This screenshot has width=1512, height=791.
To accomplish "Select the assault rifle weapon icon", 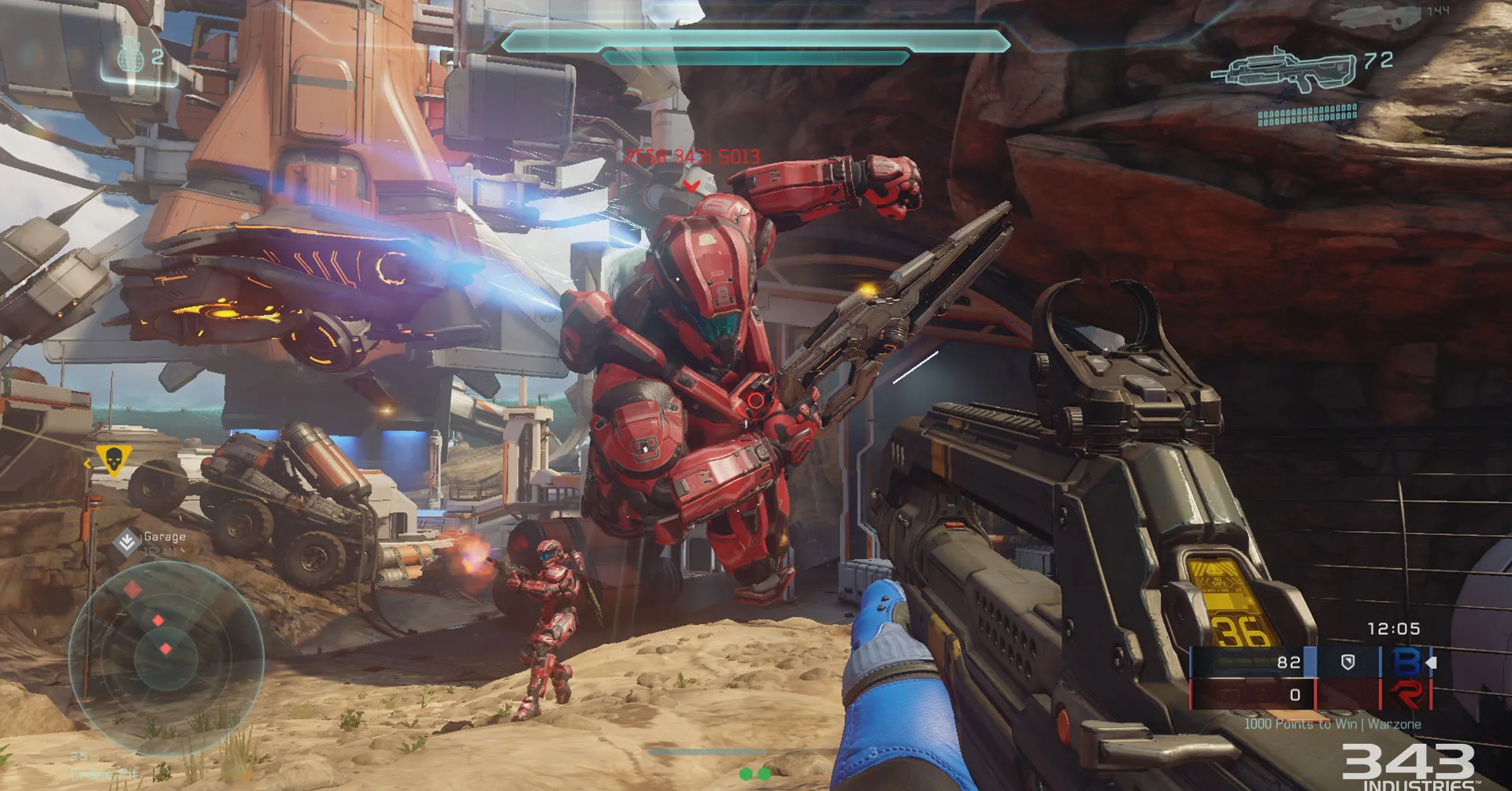I will (x=1285, y=71).
